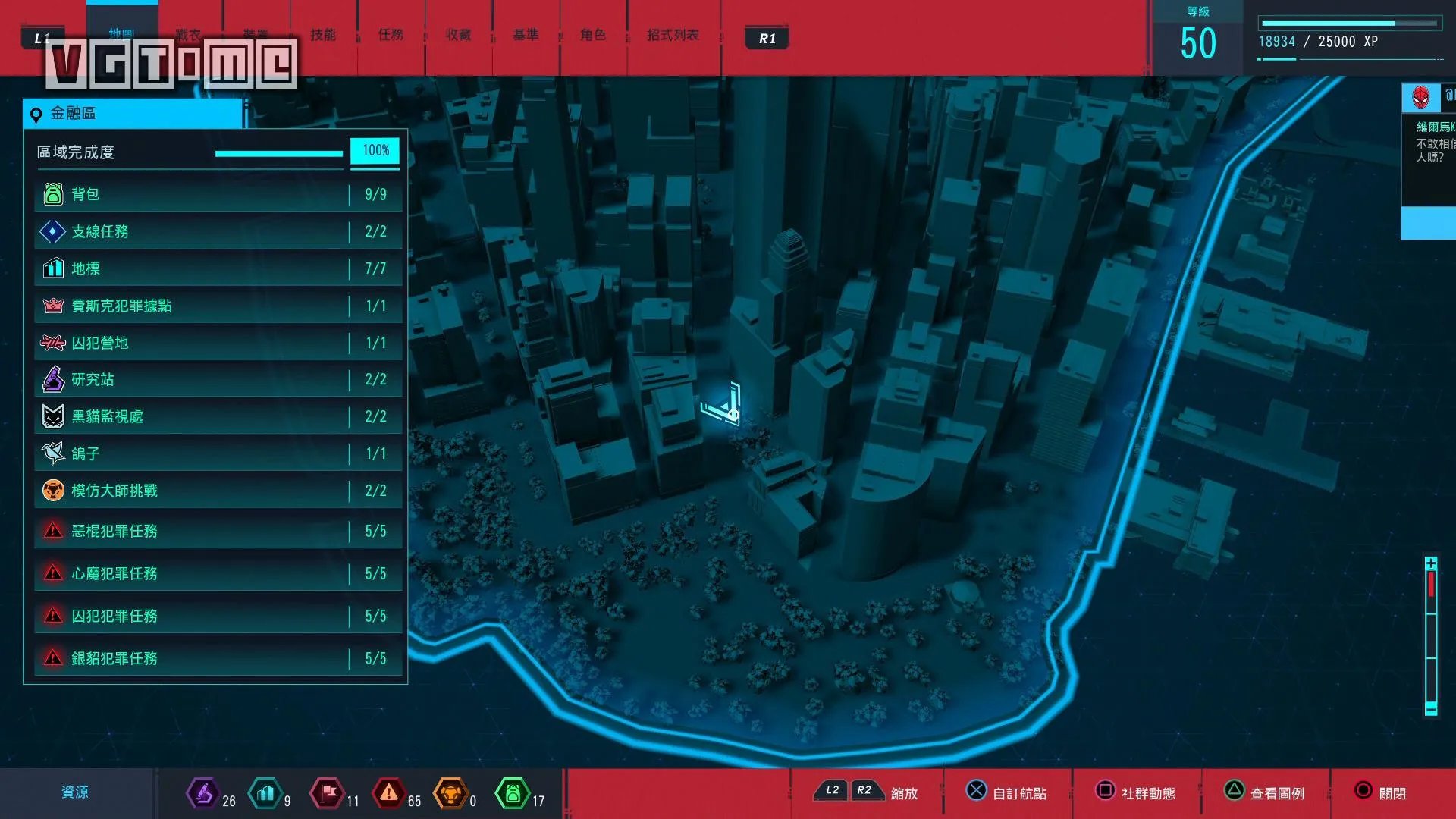This screenshot has width=1456, height=819.
Task: Select the 研究站 (Research Stations) row
Action: click(x=217, y=379)
